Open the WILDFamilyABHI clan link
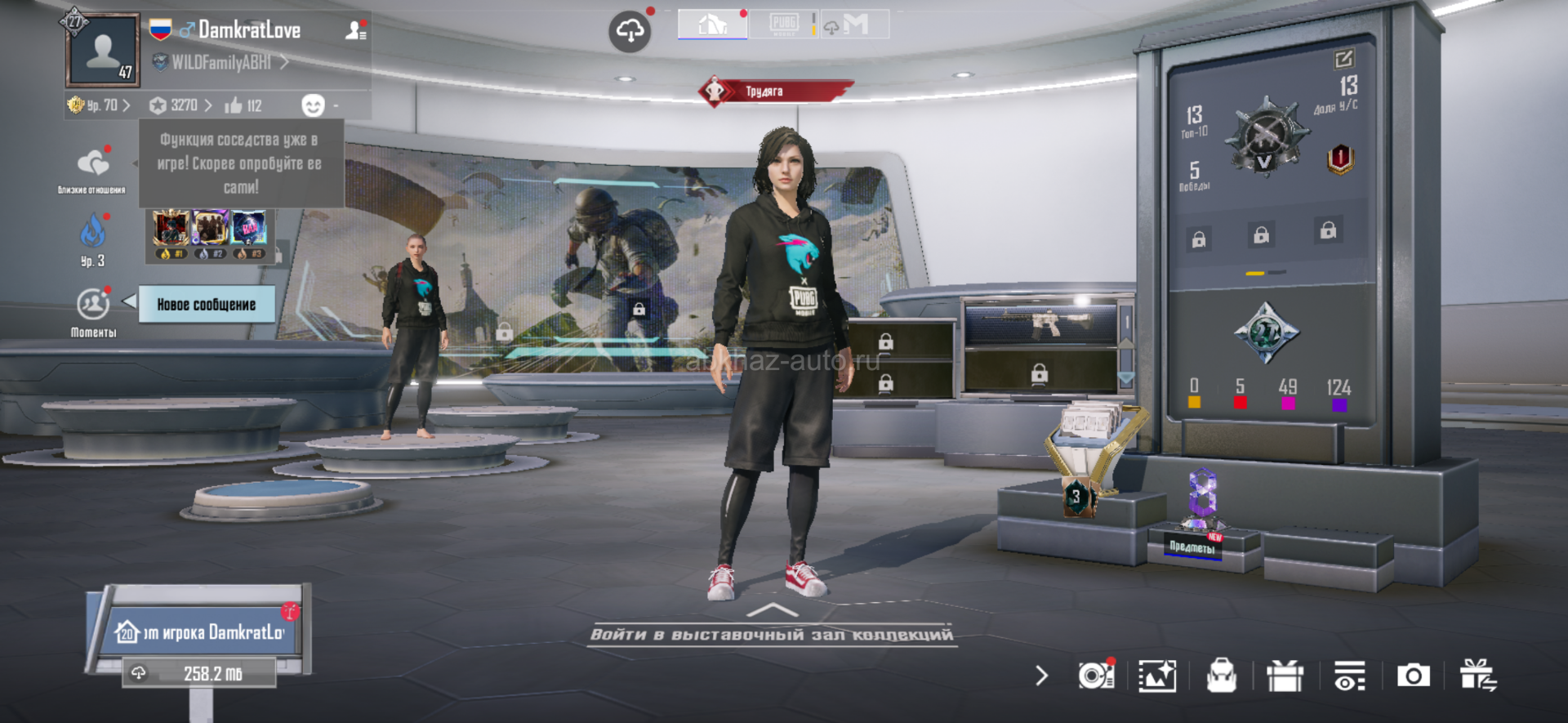Viewport: 1568px width, 723px height. (221, 62)
